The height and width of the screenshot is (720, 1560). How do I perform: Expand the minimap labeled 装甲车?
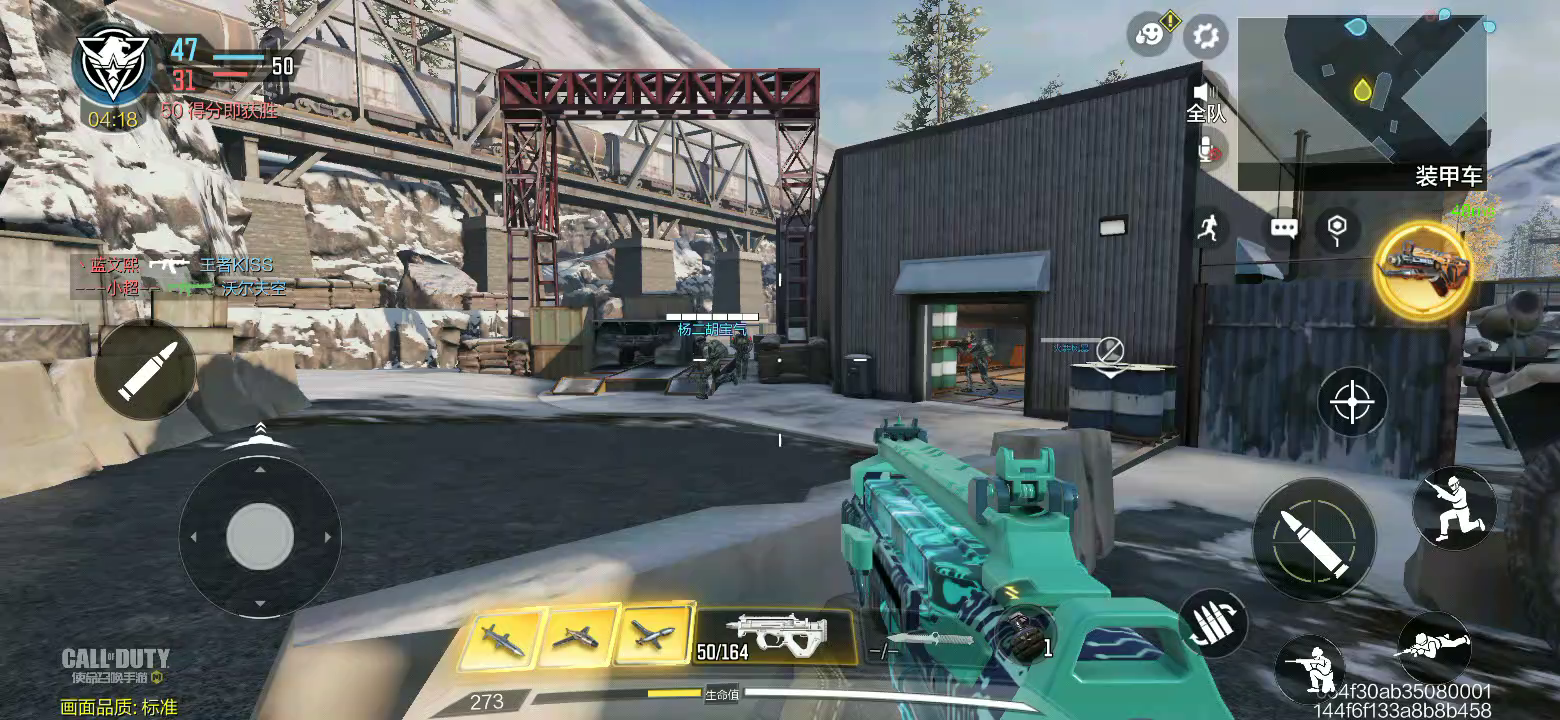pos(1361,102)
